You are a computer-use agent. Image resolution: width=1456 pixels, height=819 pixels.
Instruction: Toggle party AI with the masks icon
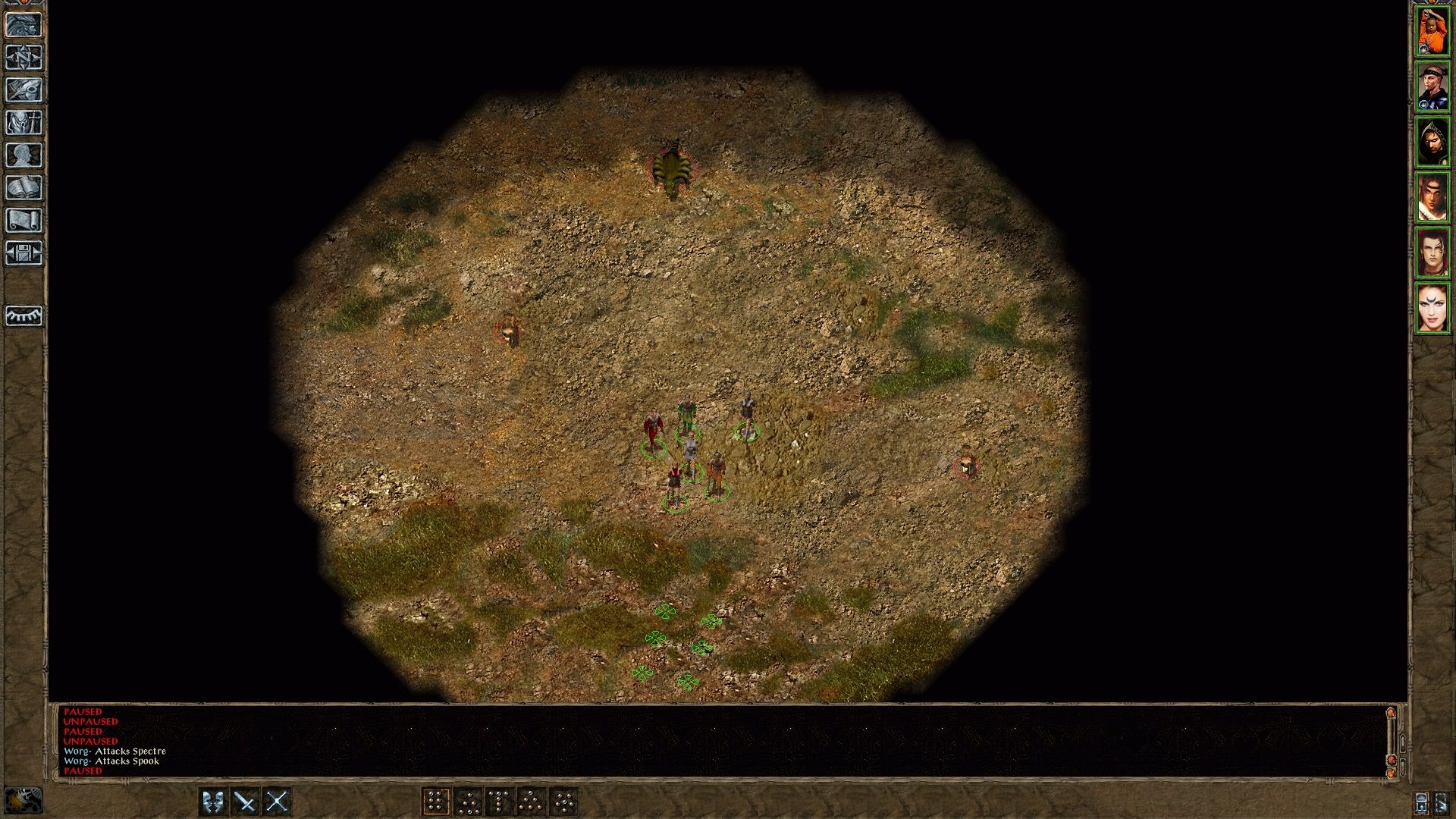[x=212, y=801]
